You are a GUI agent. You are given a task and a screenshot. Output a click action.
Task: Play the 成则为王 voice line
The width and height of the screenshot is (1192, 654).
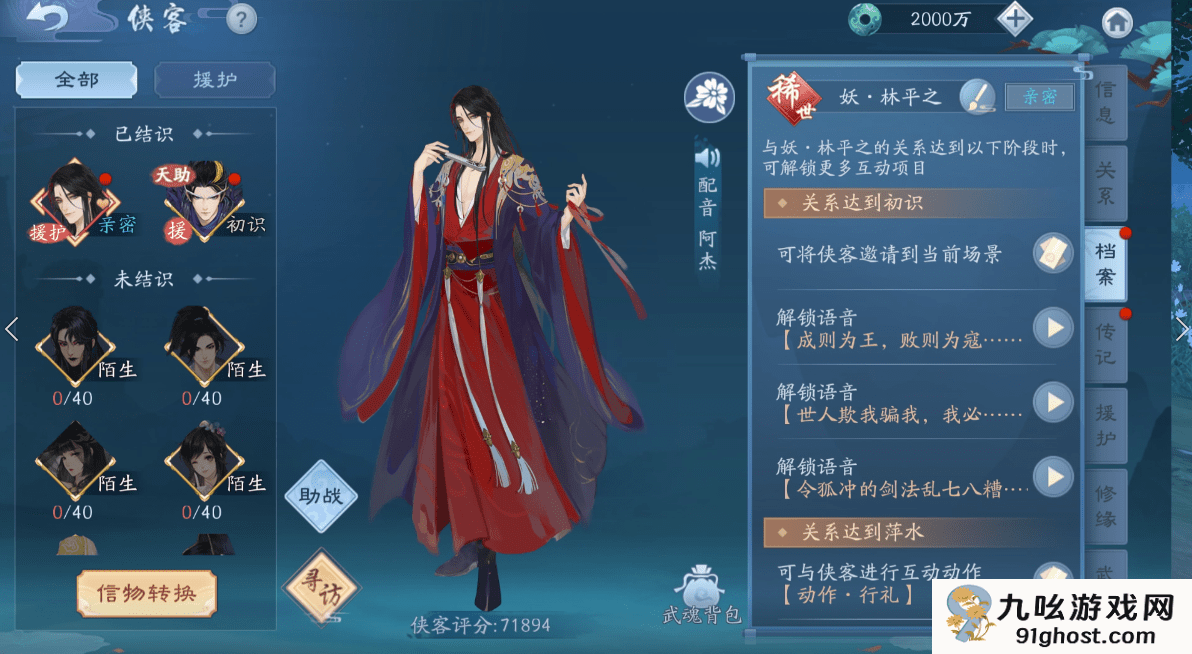click(1052, 327)
